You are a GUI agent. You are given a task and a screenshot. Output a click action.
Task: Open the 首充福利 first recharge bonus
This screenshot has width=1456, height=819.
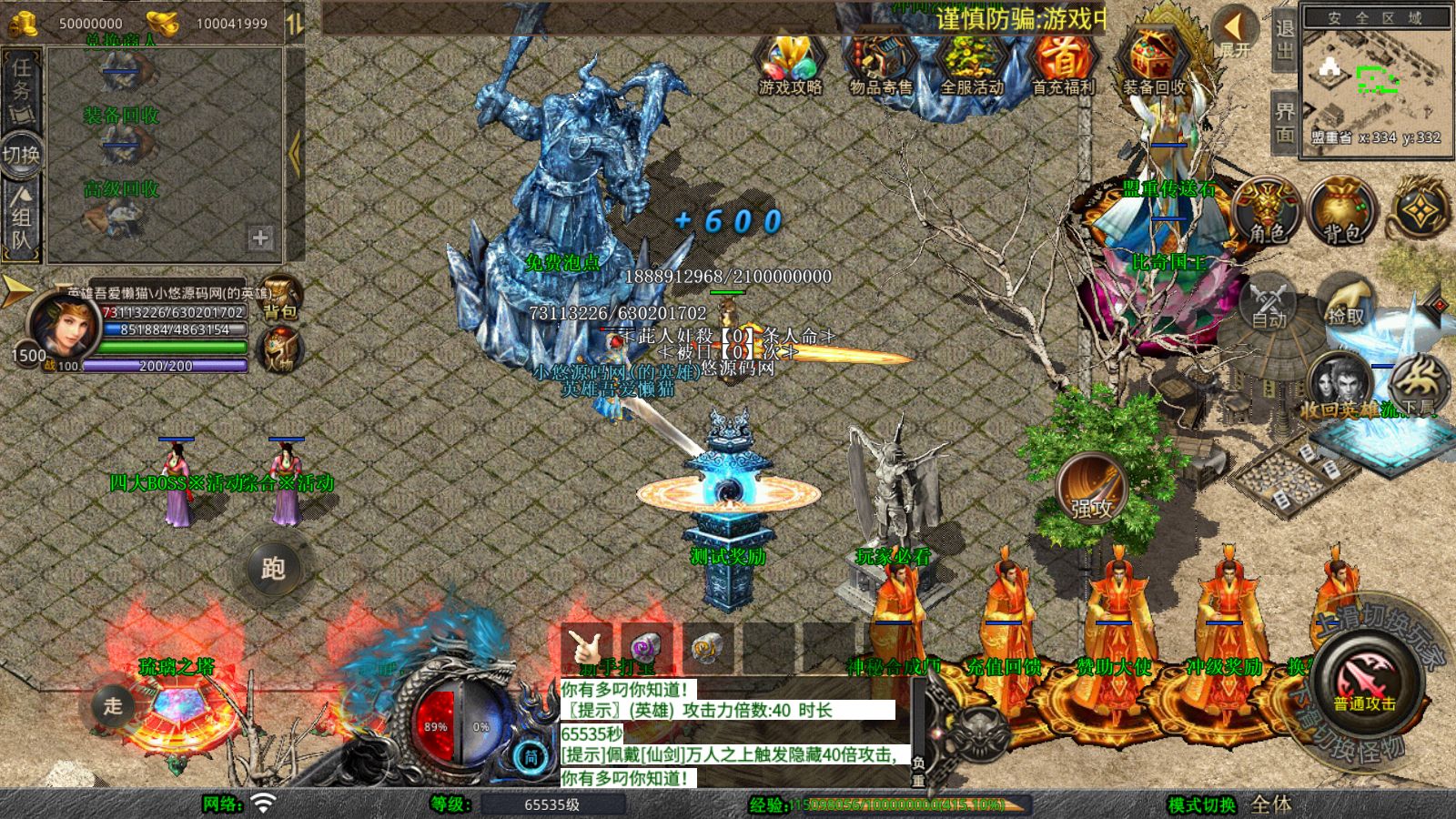click(1063, 66)
